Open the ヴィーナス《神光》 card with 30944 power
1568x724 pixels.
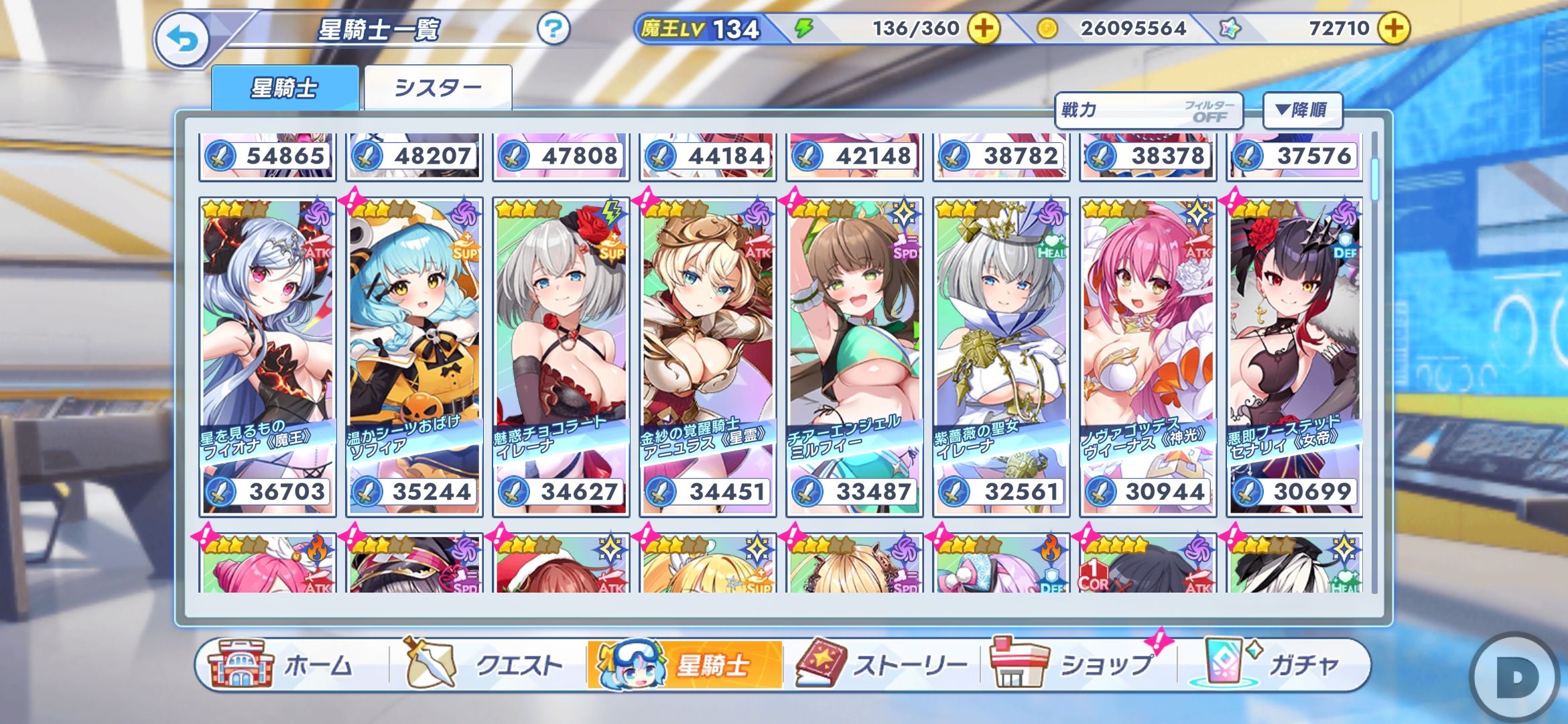coord(1148,357)
